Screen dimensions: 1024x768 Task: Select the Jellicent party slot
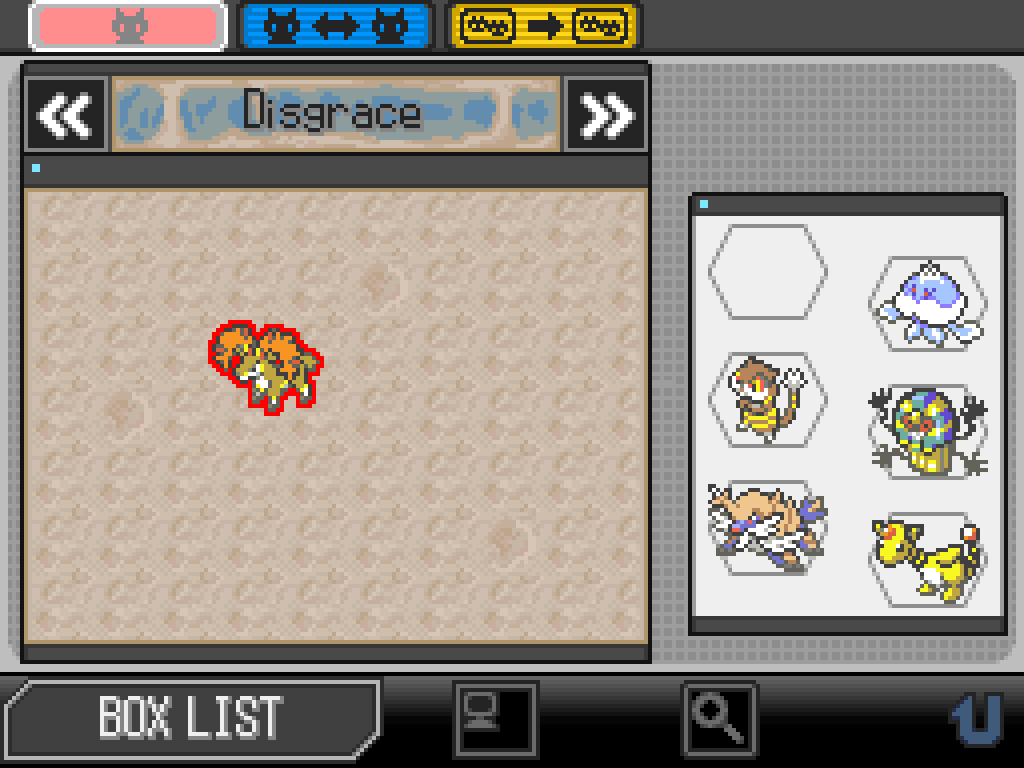tap(927, 302)
